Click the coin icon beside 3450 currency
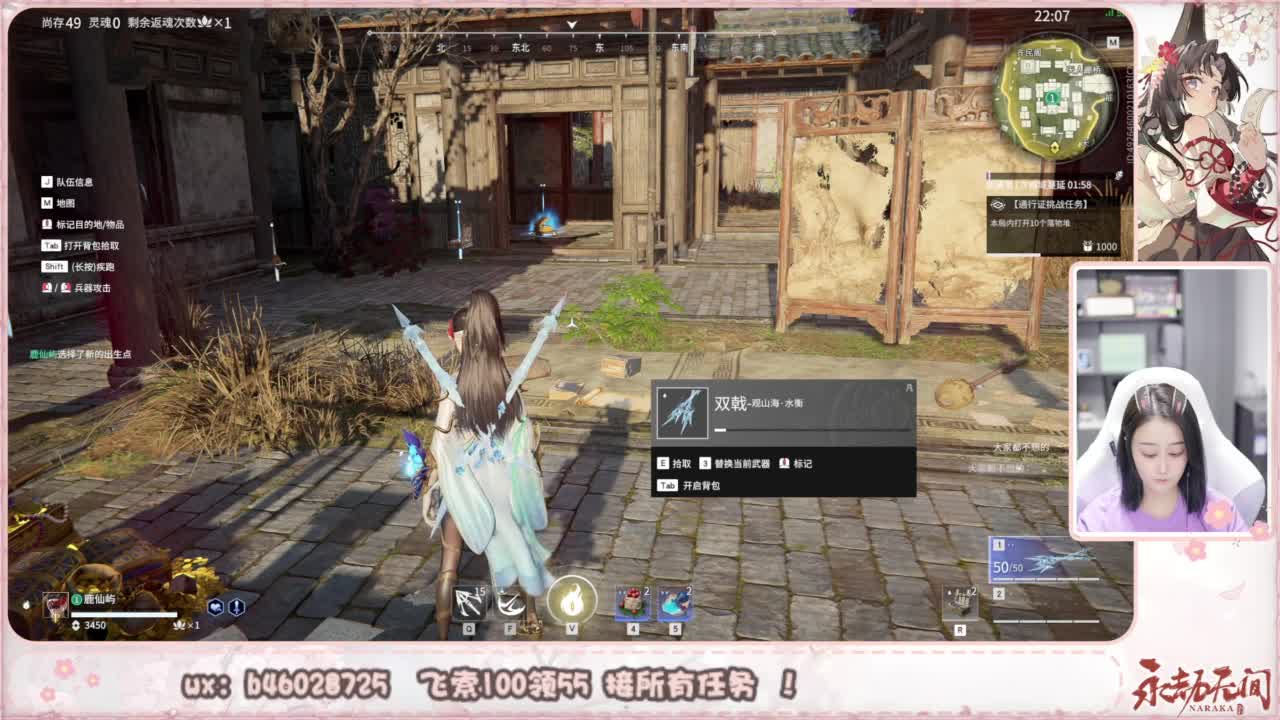Viewport: 1280px width, 720px height. click(76, 625)
